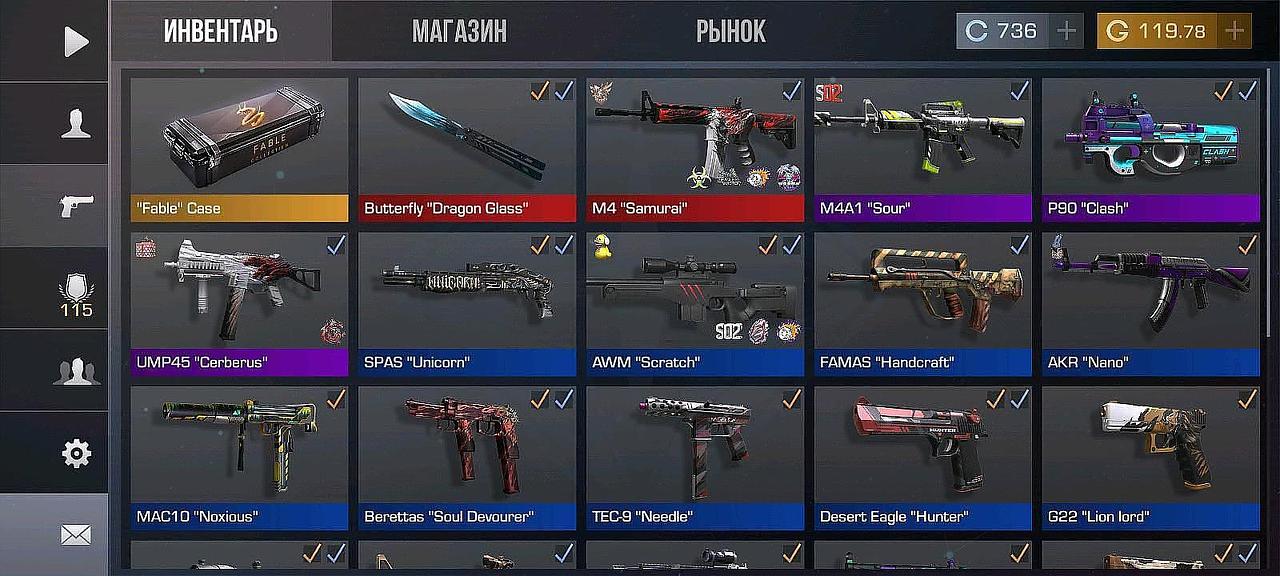Image resolution: width=1280 pixels, height=576 pixels.
Task: Buy more gold with plus button
Action: click(1235, 31)
